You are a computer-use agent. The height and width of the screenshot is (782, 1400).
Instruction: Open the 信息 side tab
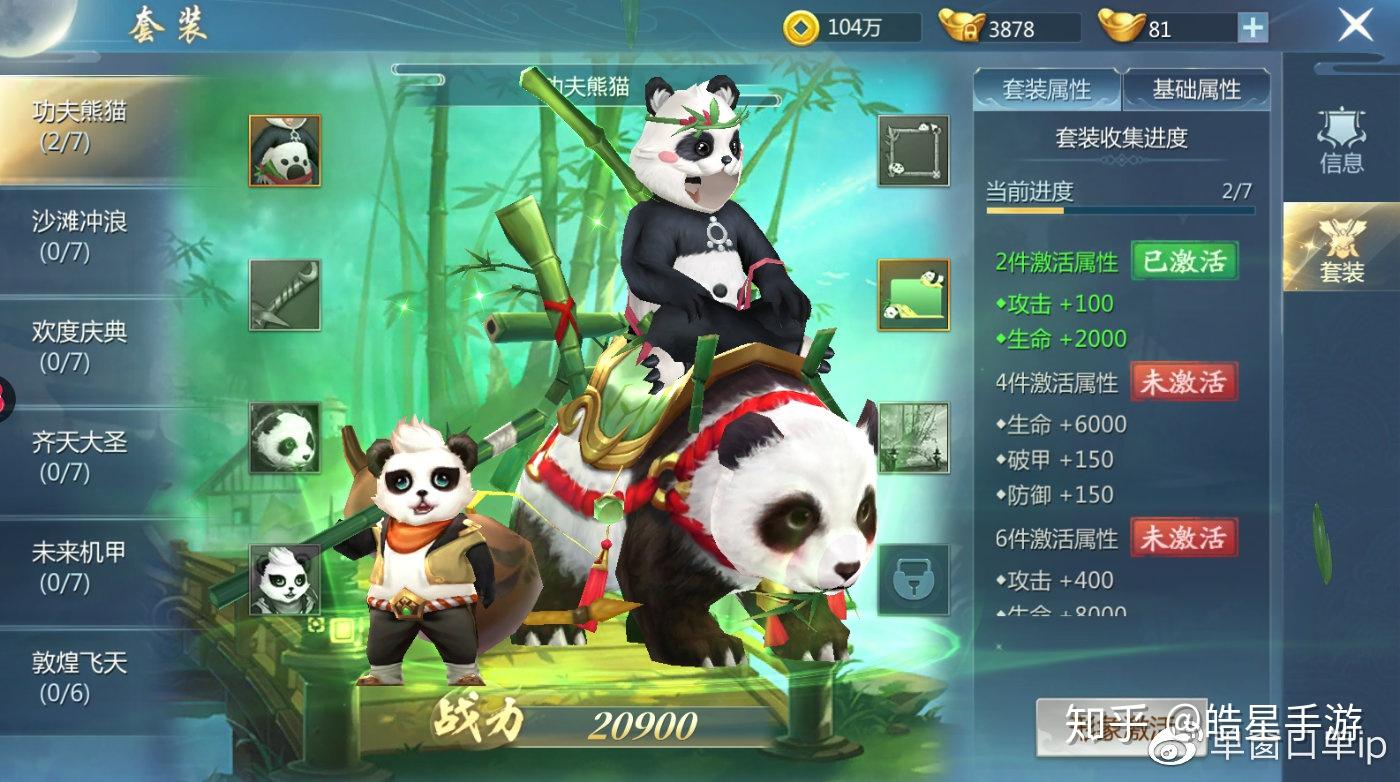(x=1341, y=142)
